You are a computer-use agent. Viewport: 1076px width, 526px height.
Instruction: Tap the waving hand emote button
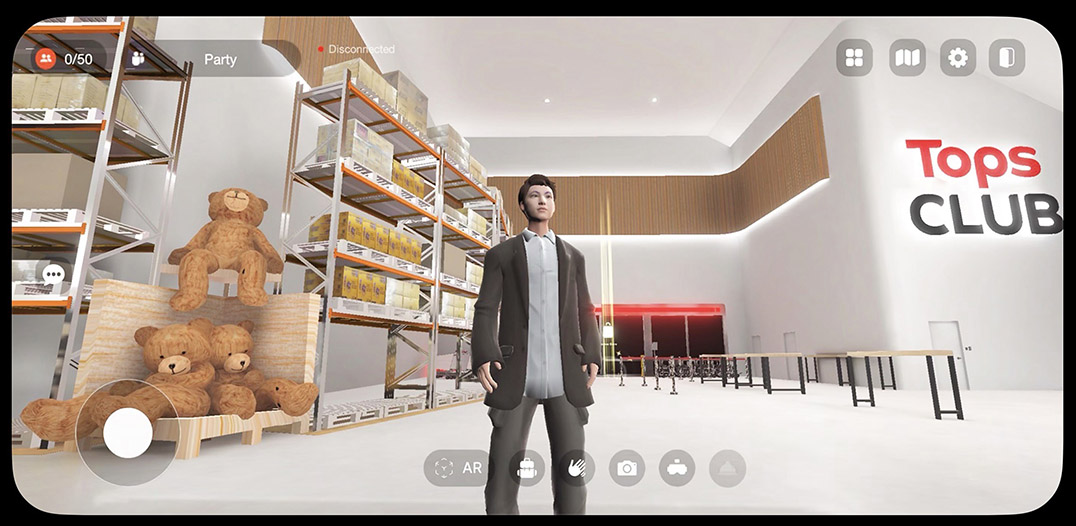(577, 468)
